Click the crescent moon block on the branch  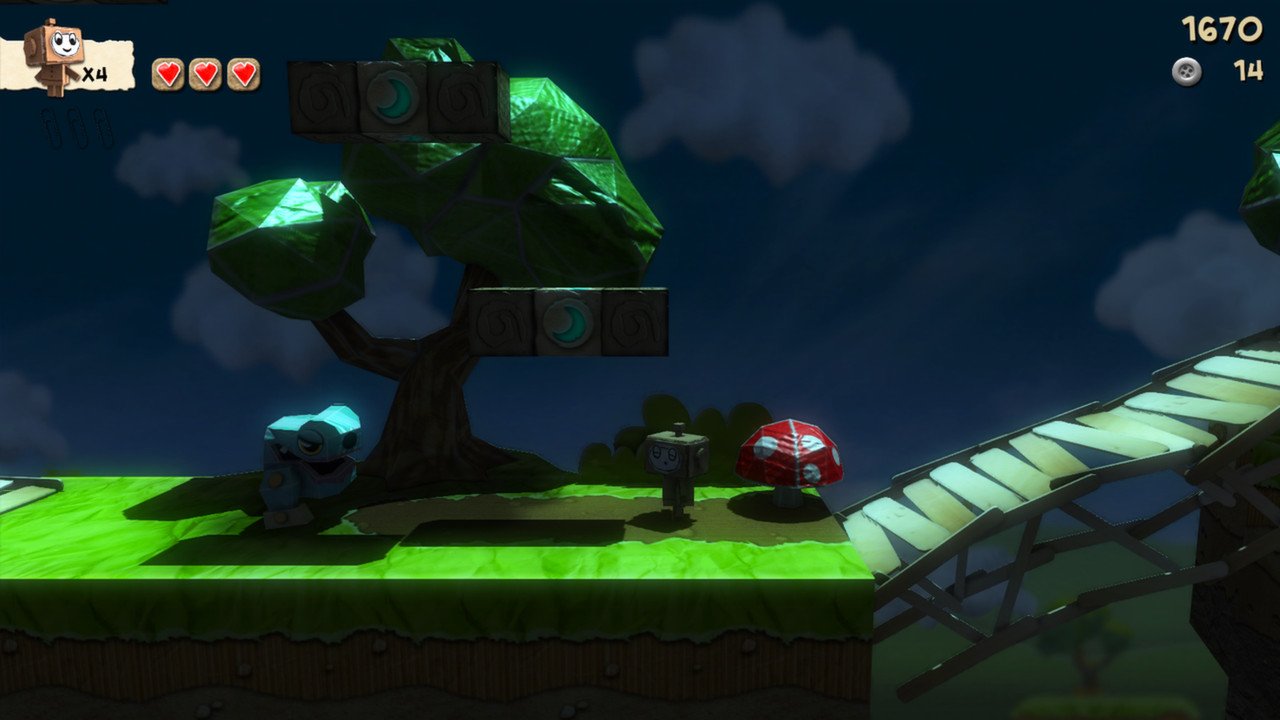pos(567,321)
